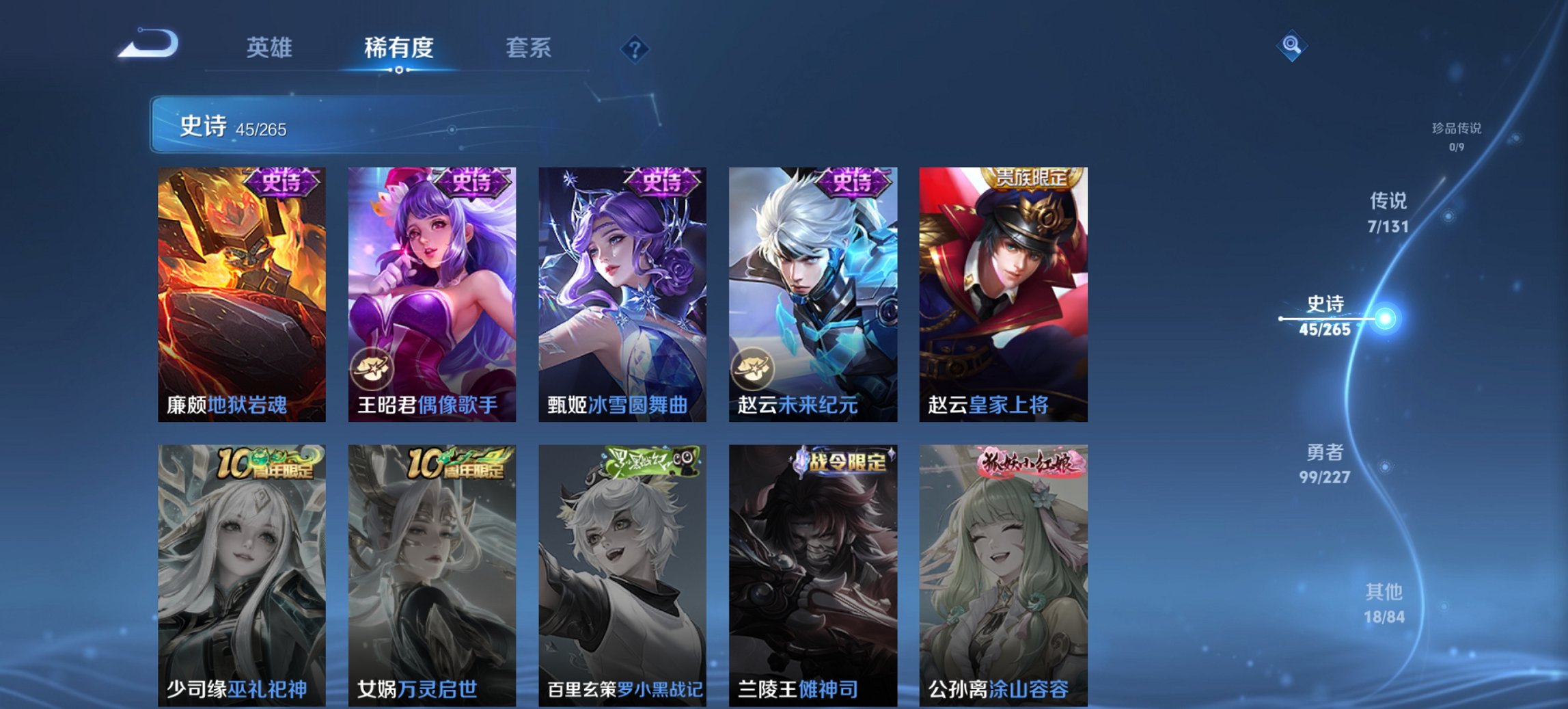
Task: Open the search magnifier icon top right
Action: coord(1291,44)
